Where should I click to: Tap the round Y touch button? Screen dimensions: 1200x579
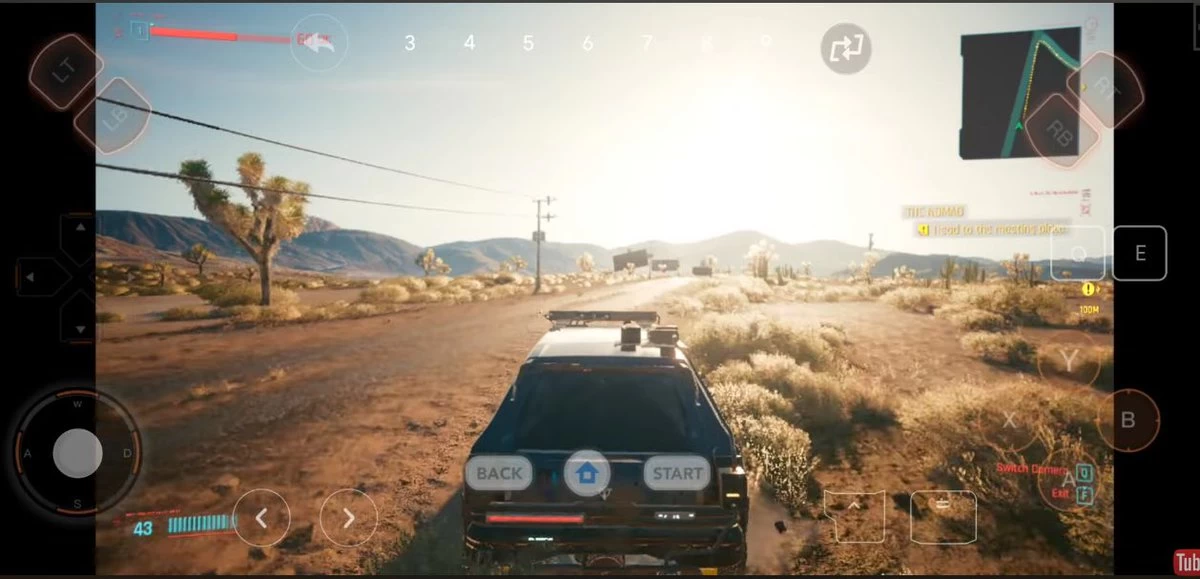[x=1068, y=361]
